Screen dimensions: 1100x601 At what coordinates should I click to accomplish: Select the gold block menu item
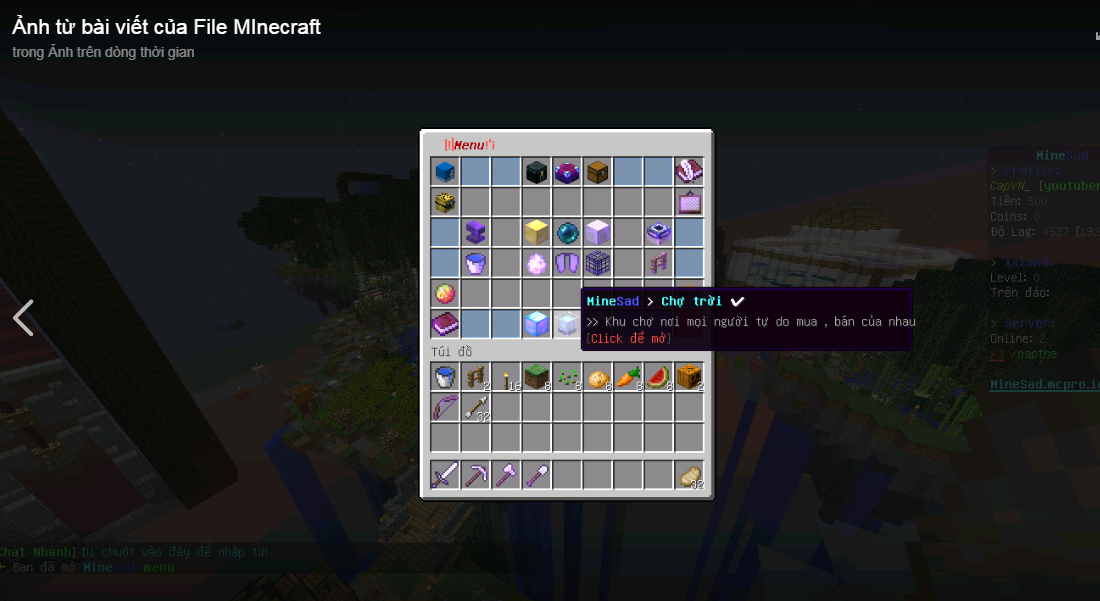537,233
